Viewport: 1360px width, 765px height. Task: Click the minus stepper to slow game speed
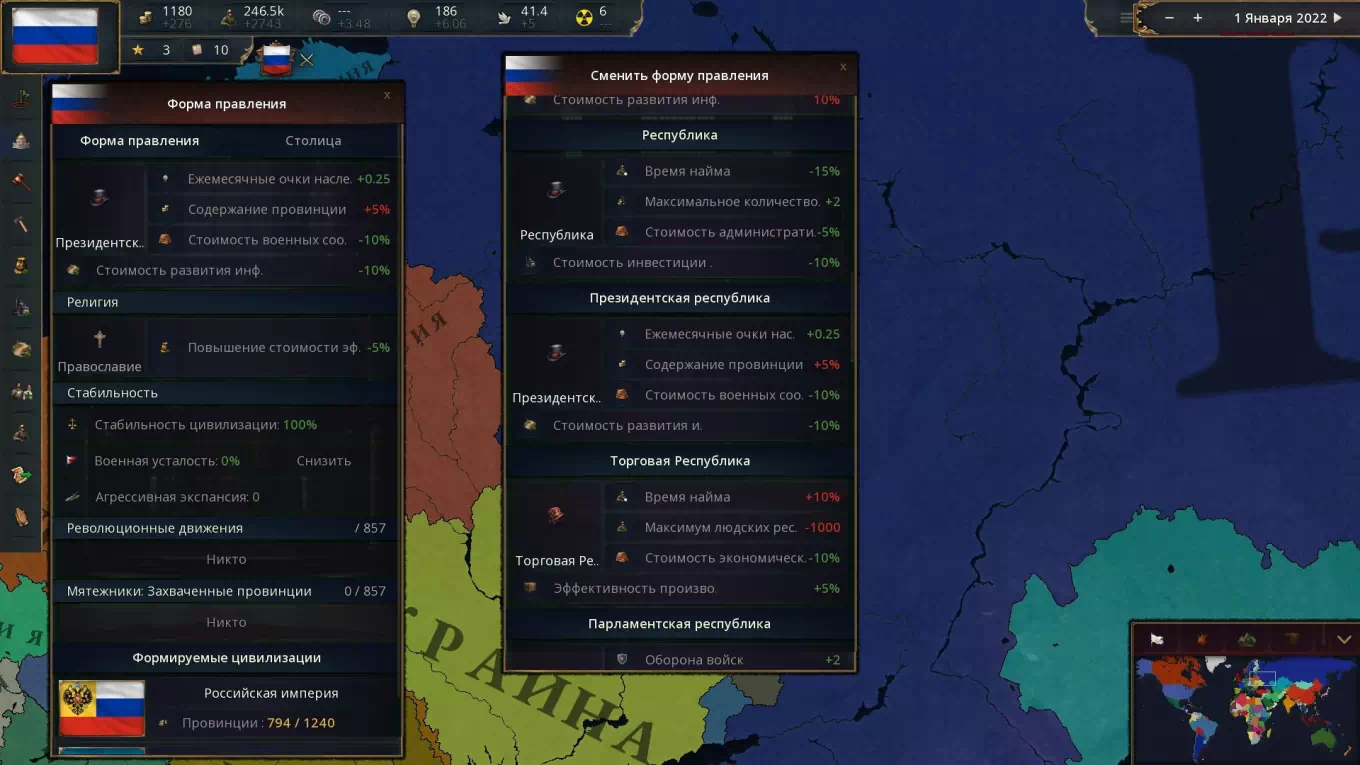click(x=1168, y=17)
